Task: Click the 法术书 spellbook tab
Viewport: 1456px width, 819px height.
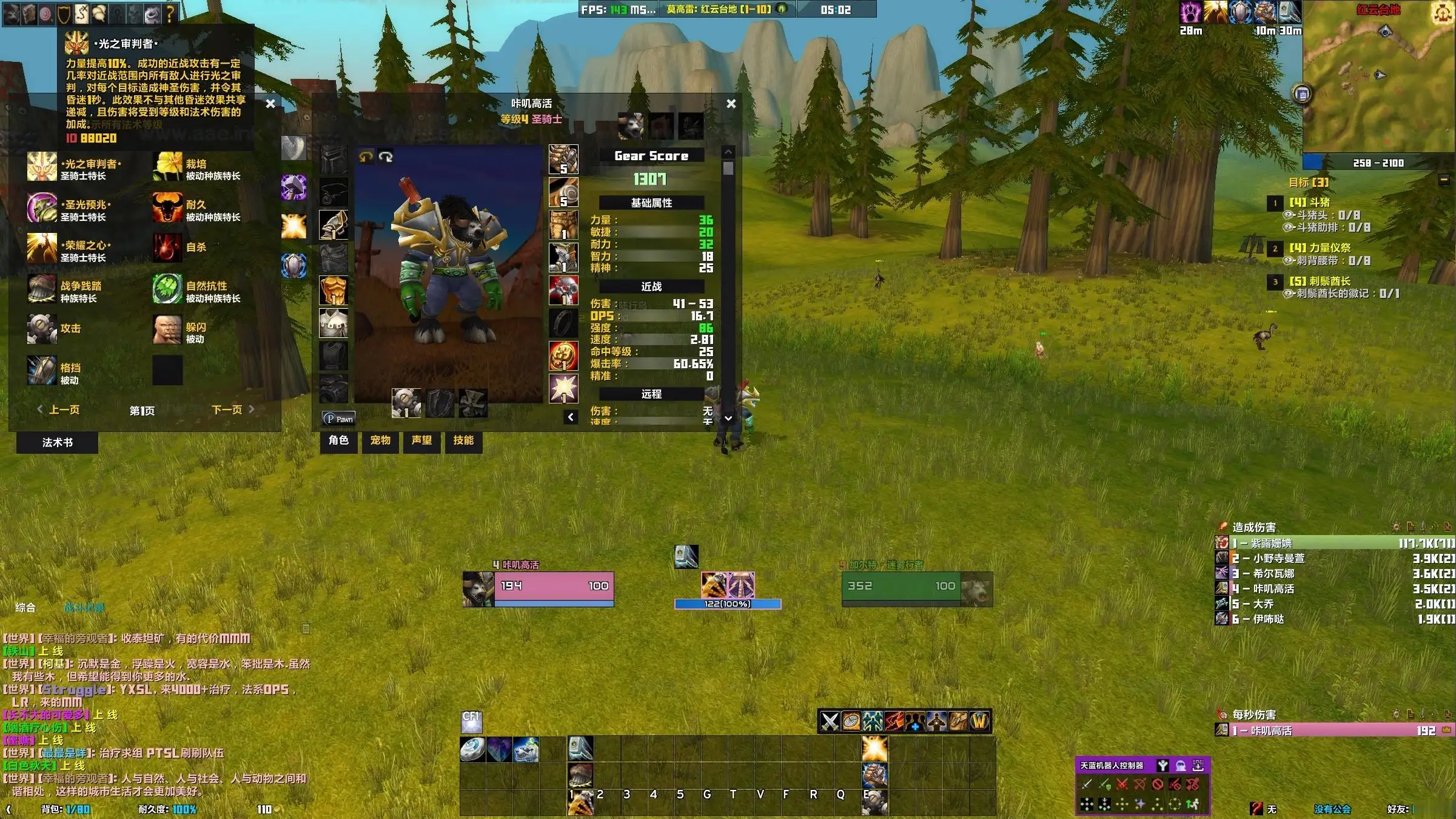Action: click(57, 443)
